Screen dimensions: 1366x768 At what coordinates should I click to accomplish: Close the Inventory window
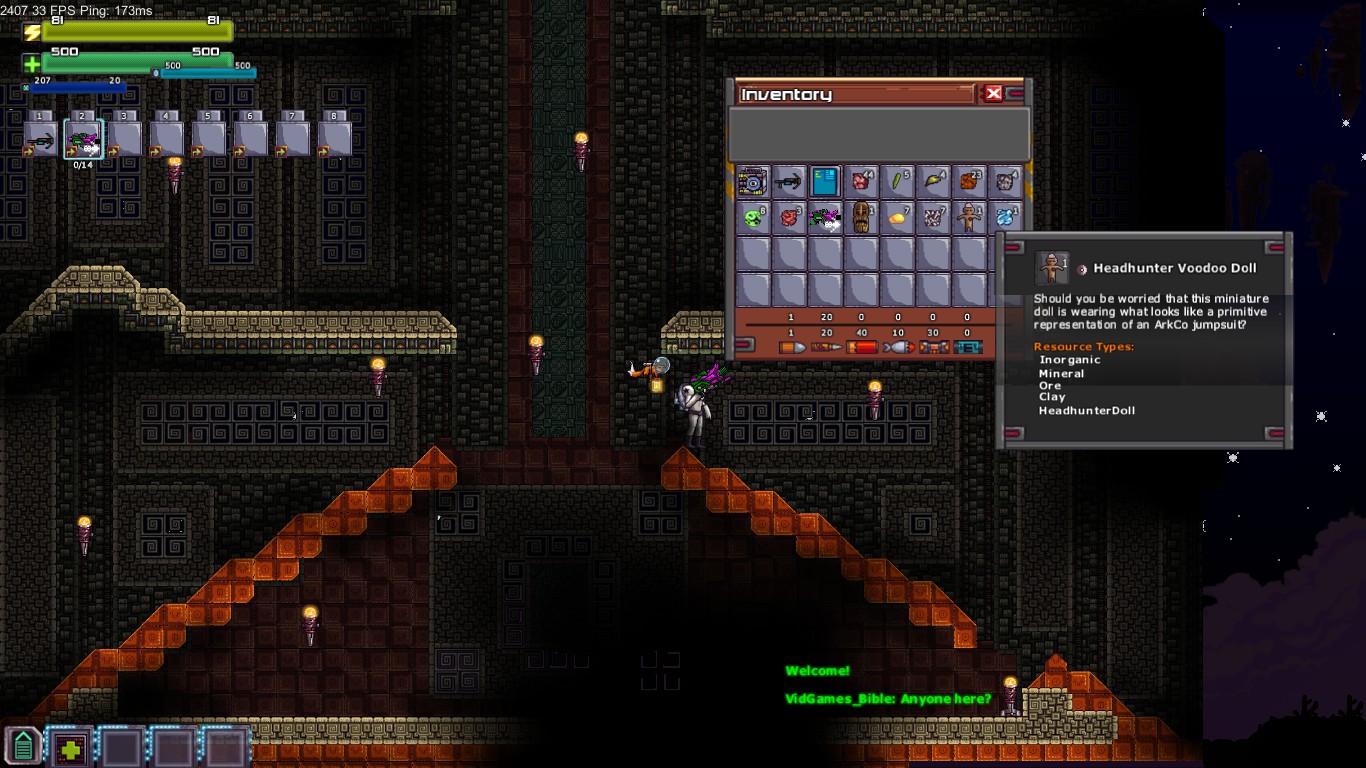pos(993,93)
